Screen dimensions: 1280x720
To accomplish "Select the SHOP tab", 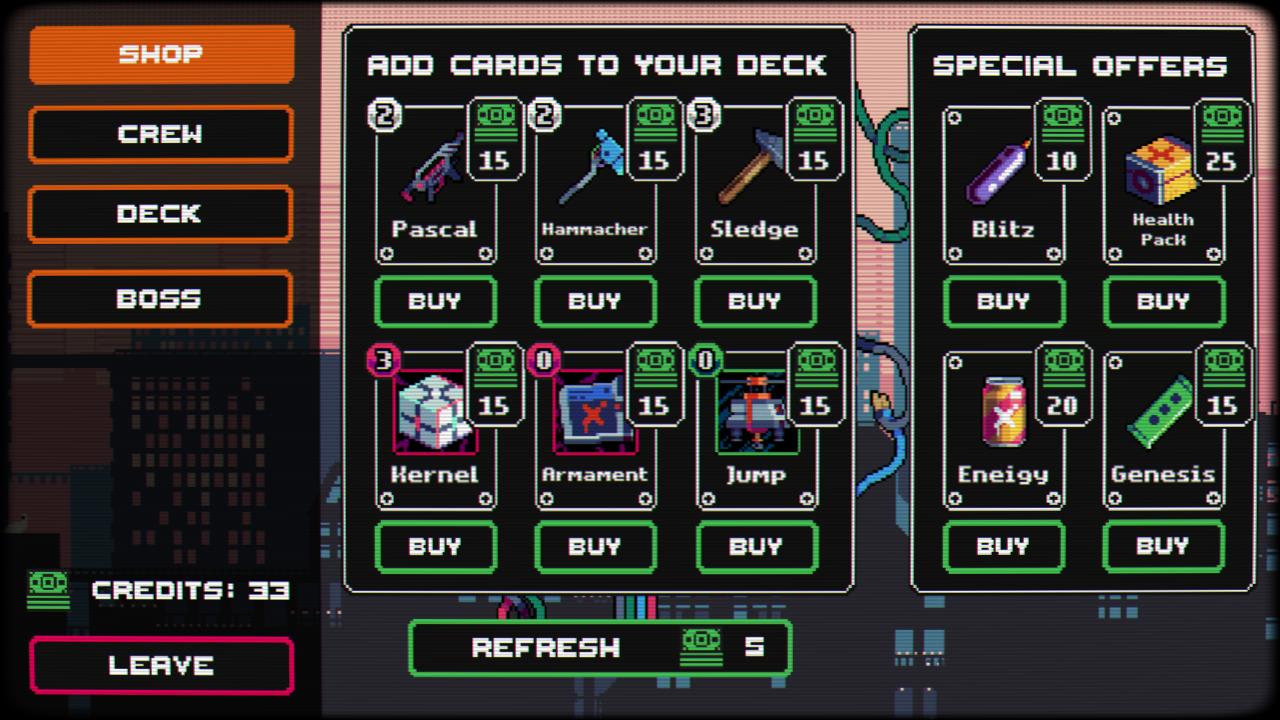I will coord(161,53).
